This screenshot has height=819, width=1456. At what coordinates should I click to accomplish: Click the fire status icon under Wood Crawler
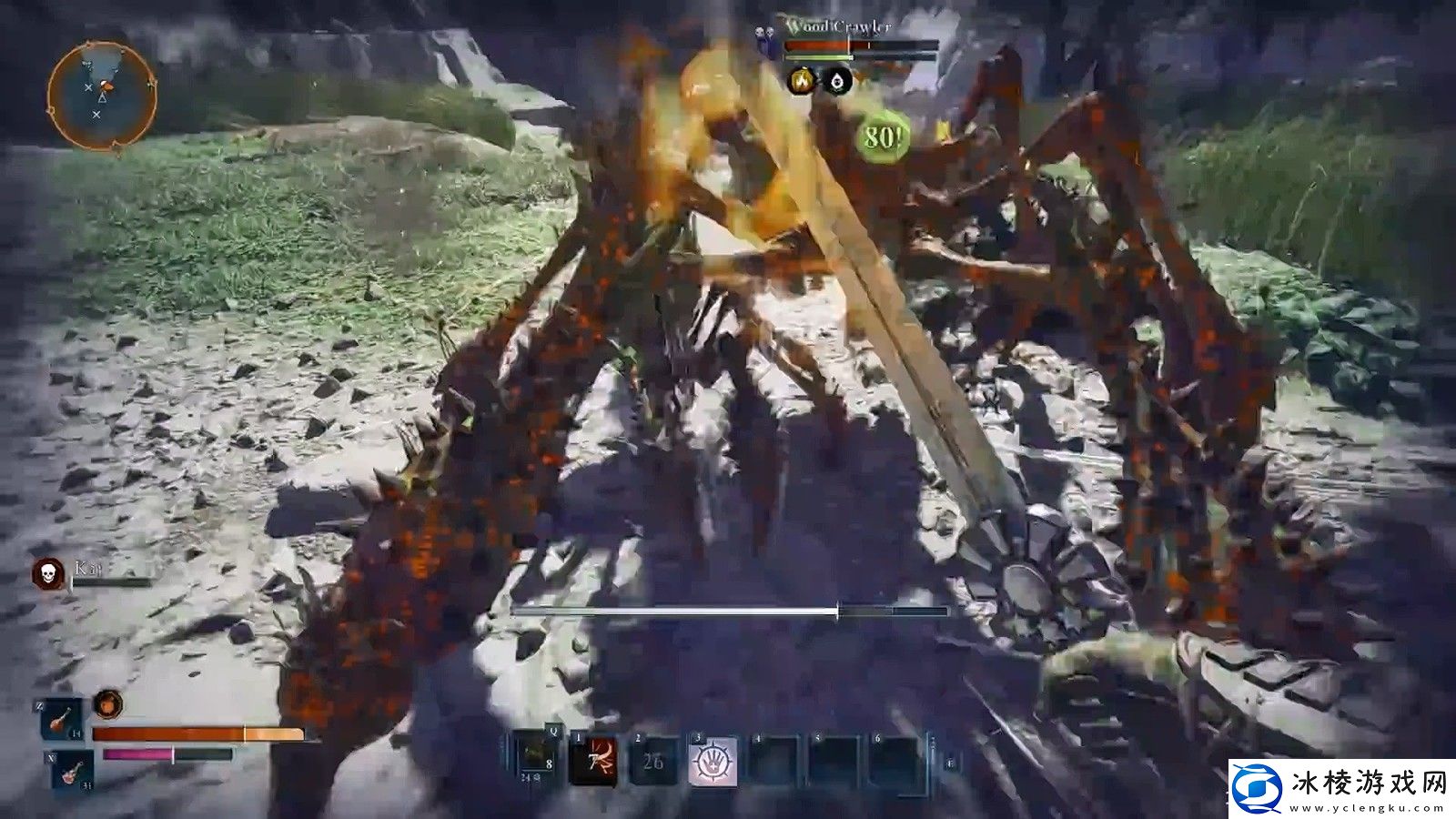tap(802, 82)
